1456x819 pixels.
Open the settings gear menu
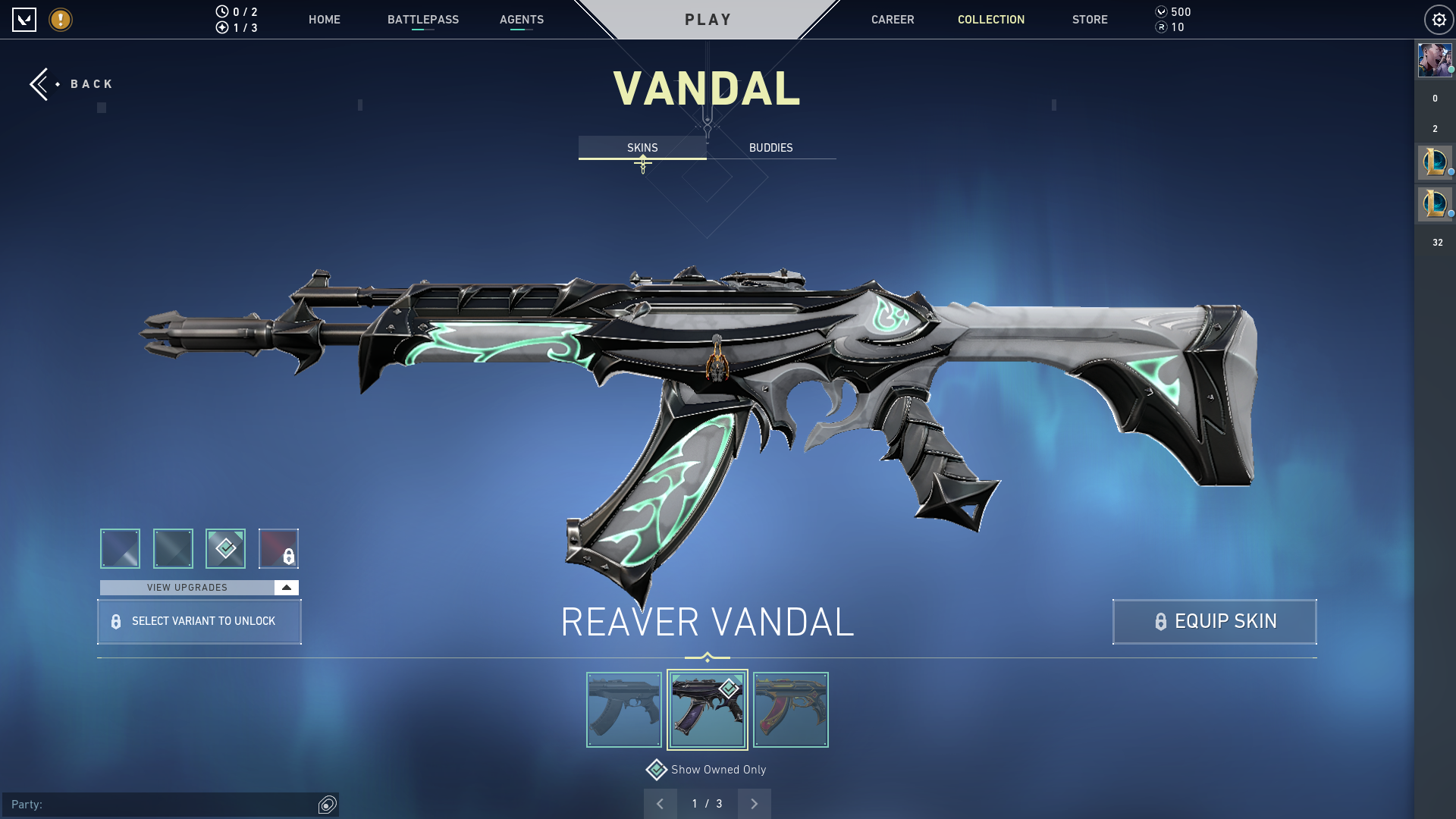click(x=1439, y=20)
